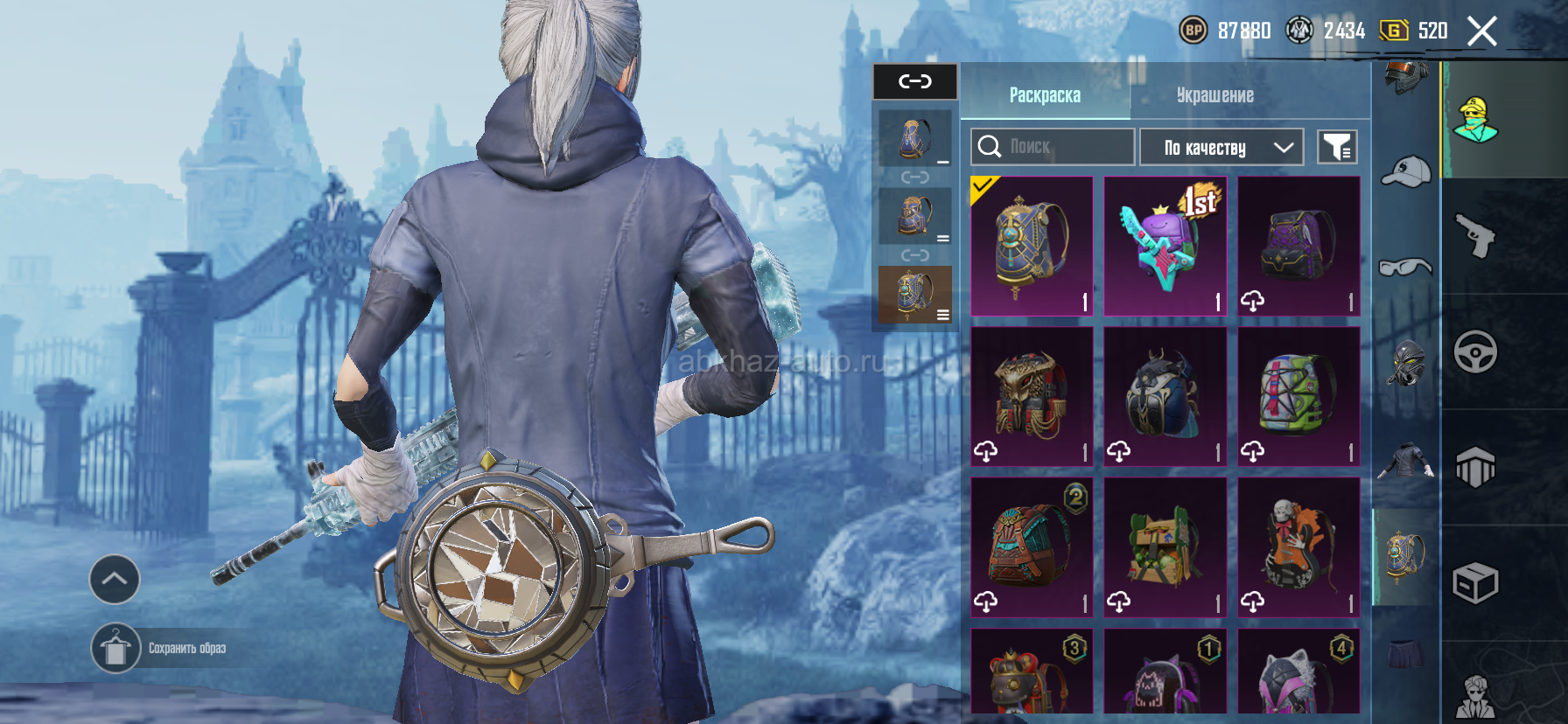Choose the purple guitar 1st backpack skin
The image size is (1568, 724).
[1165, 246]
